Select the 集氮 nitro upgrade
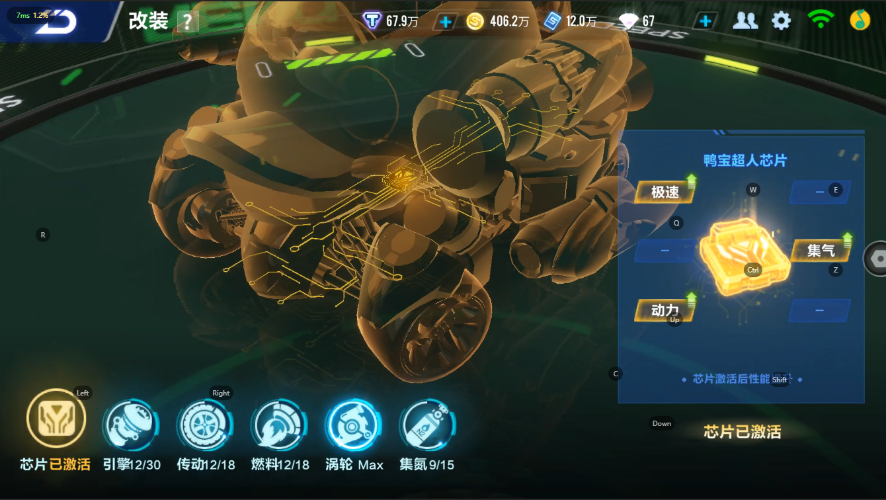886x500 pixels. (x=424, y=425)
